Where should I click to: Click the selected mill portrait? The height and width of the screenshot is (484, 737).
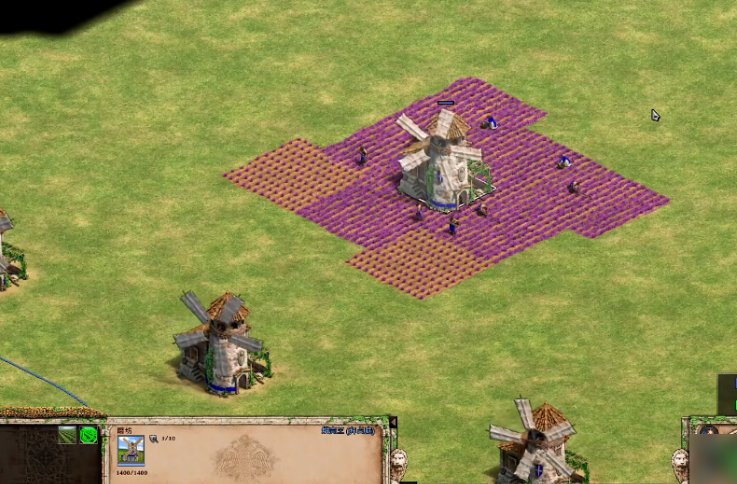[x=130, y=450]
